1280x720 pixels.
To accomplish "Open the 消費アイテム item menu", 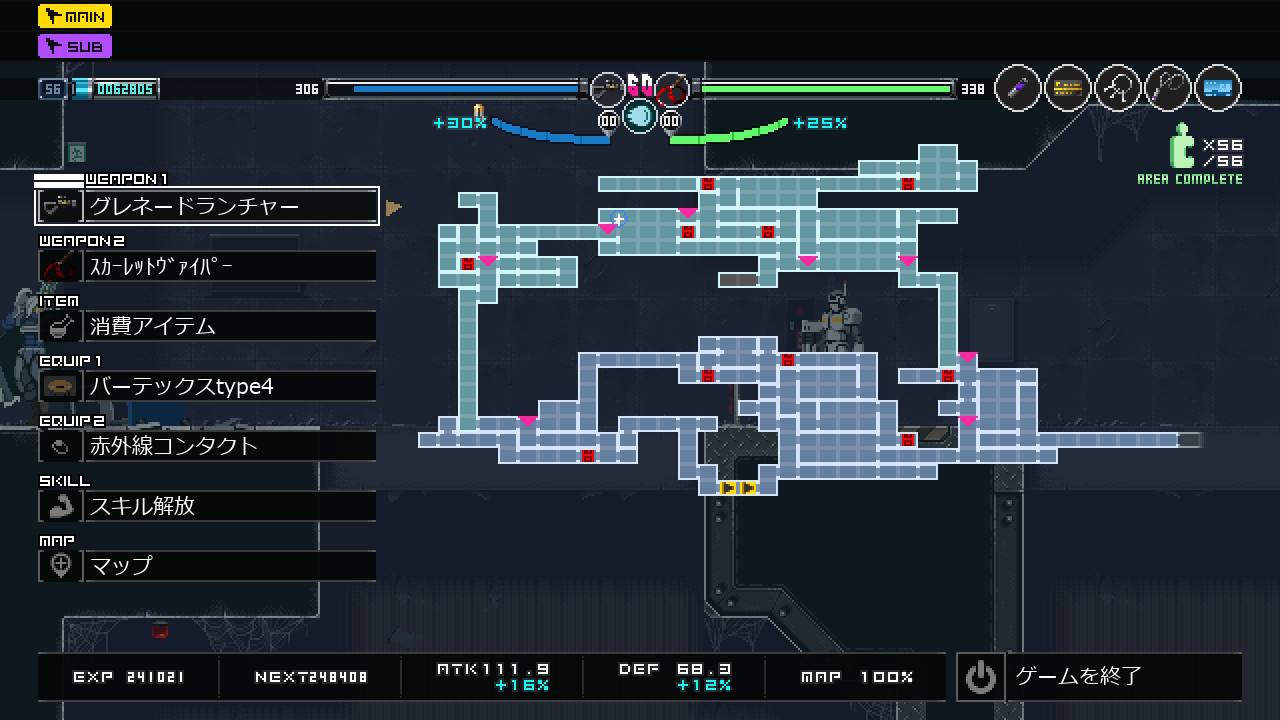I will (x=207, y=326).
